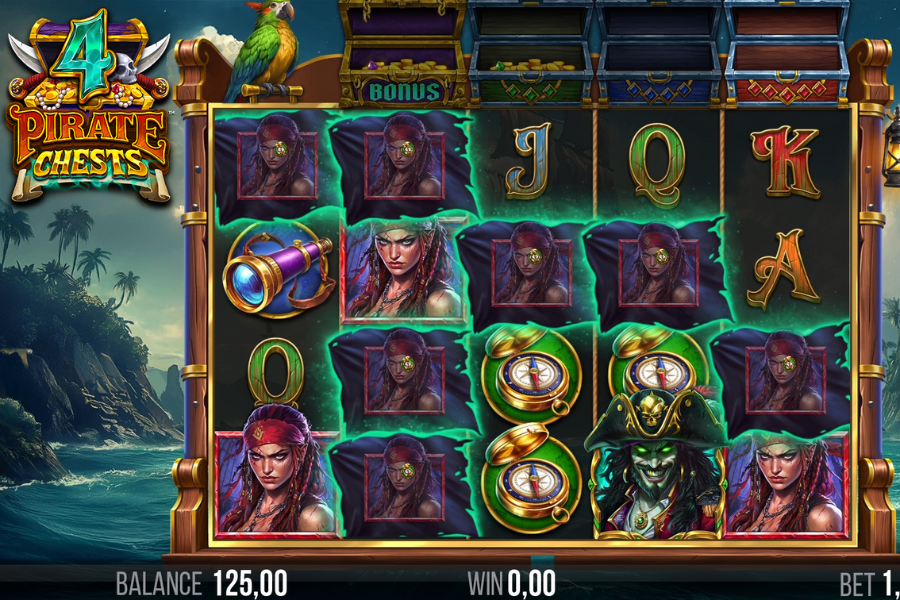900x600 pixels.
Task: Click the purple BONUS treasure chest
Action: (x=403, y=55)
